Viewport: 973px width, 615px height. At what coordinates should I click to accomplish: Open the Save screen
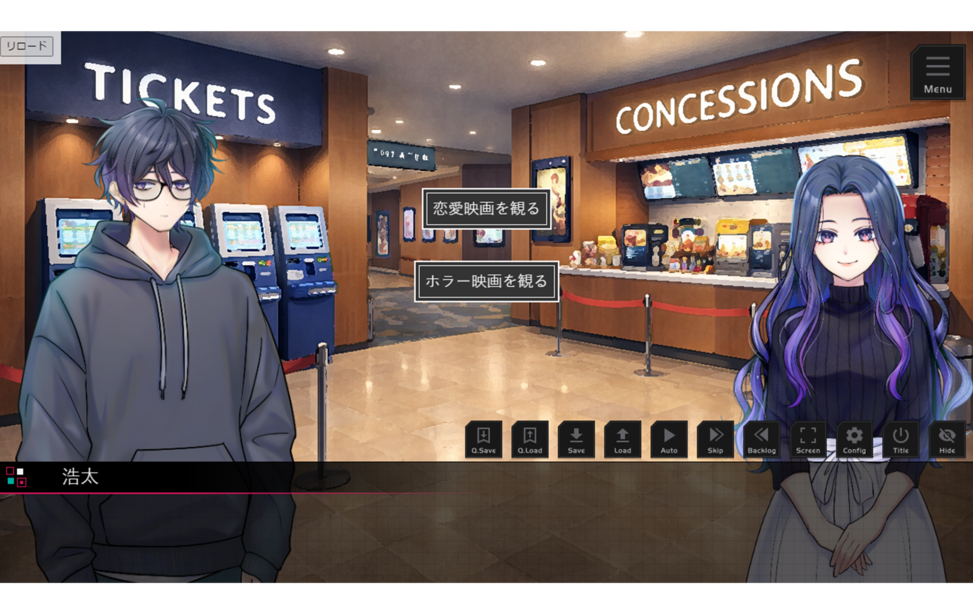tap(576, 440)
